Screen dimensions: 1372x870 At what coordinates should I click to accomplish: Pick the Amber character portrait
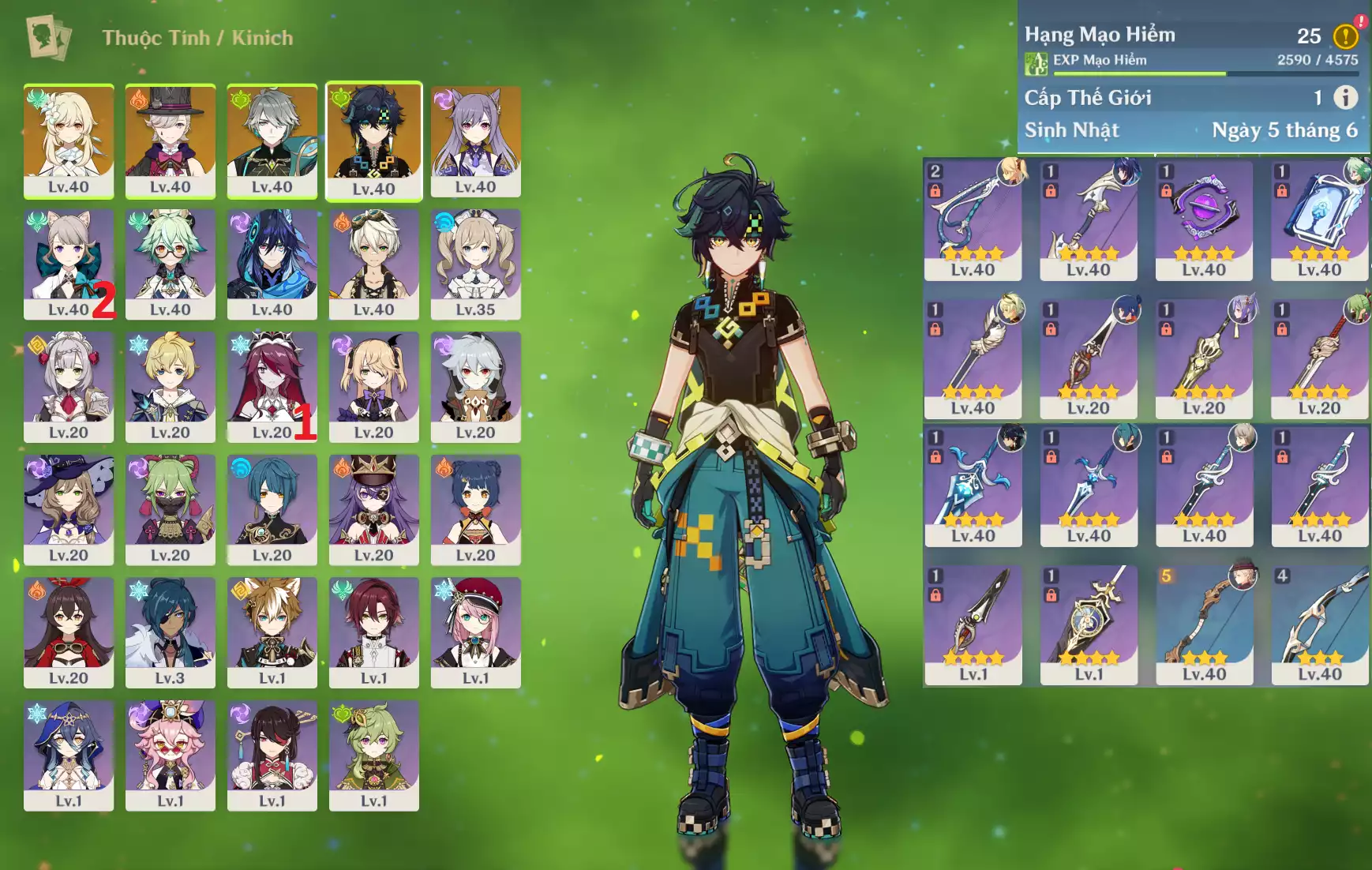[69, 632]
